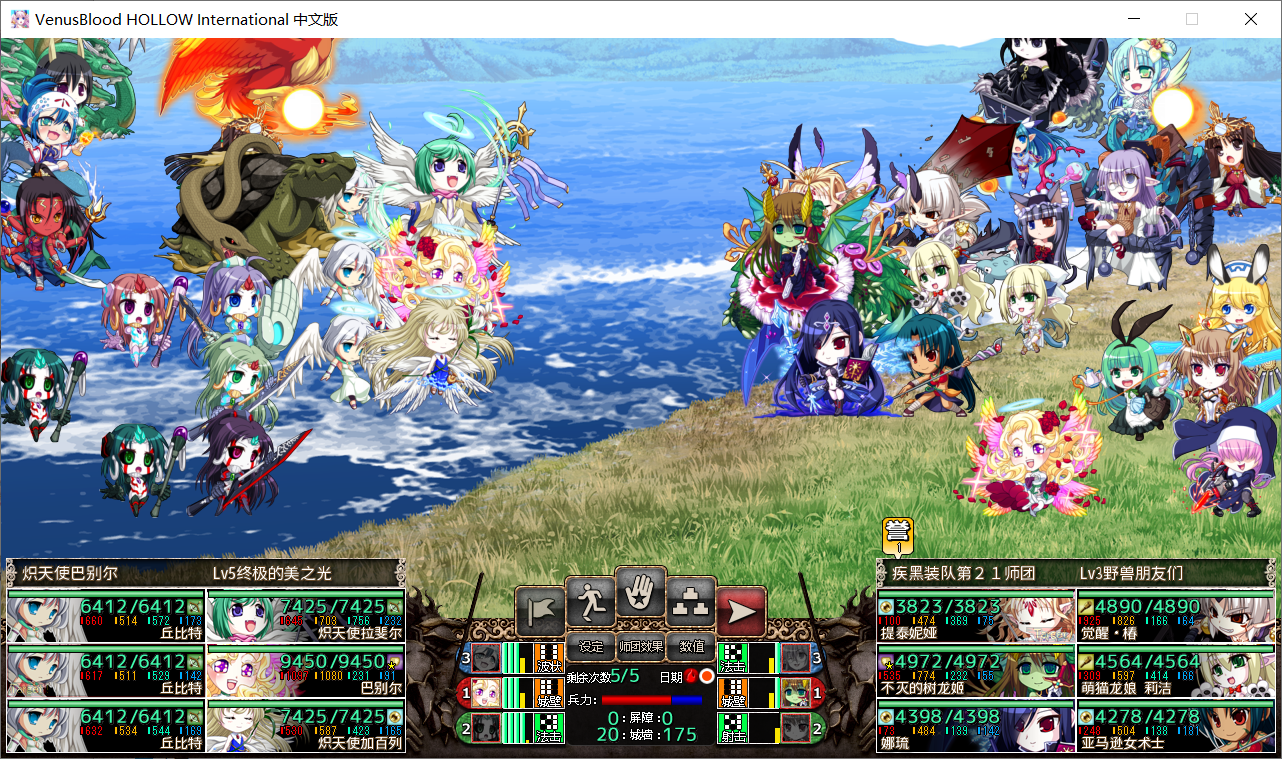Choose the 巴别尔 unit card

click(x=306, y=672)
